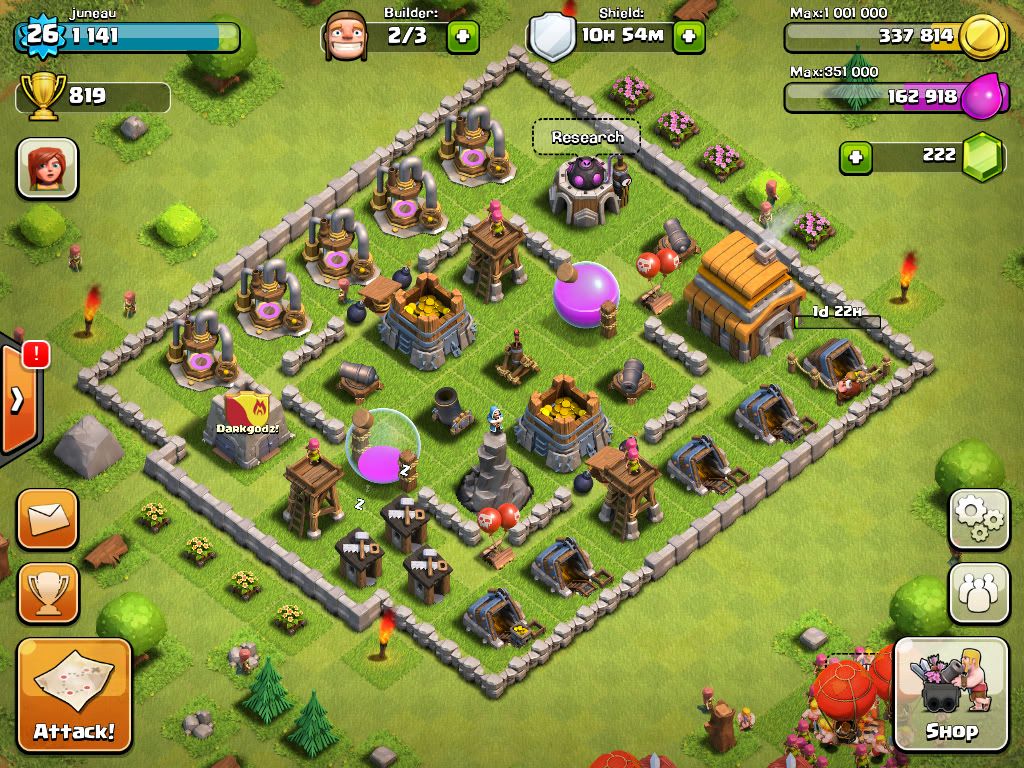Open the messages envelope button
This screenshot has height=768, width=1024.
point(47,518)
